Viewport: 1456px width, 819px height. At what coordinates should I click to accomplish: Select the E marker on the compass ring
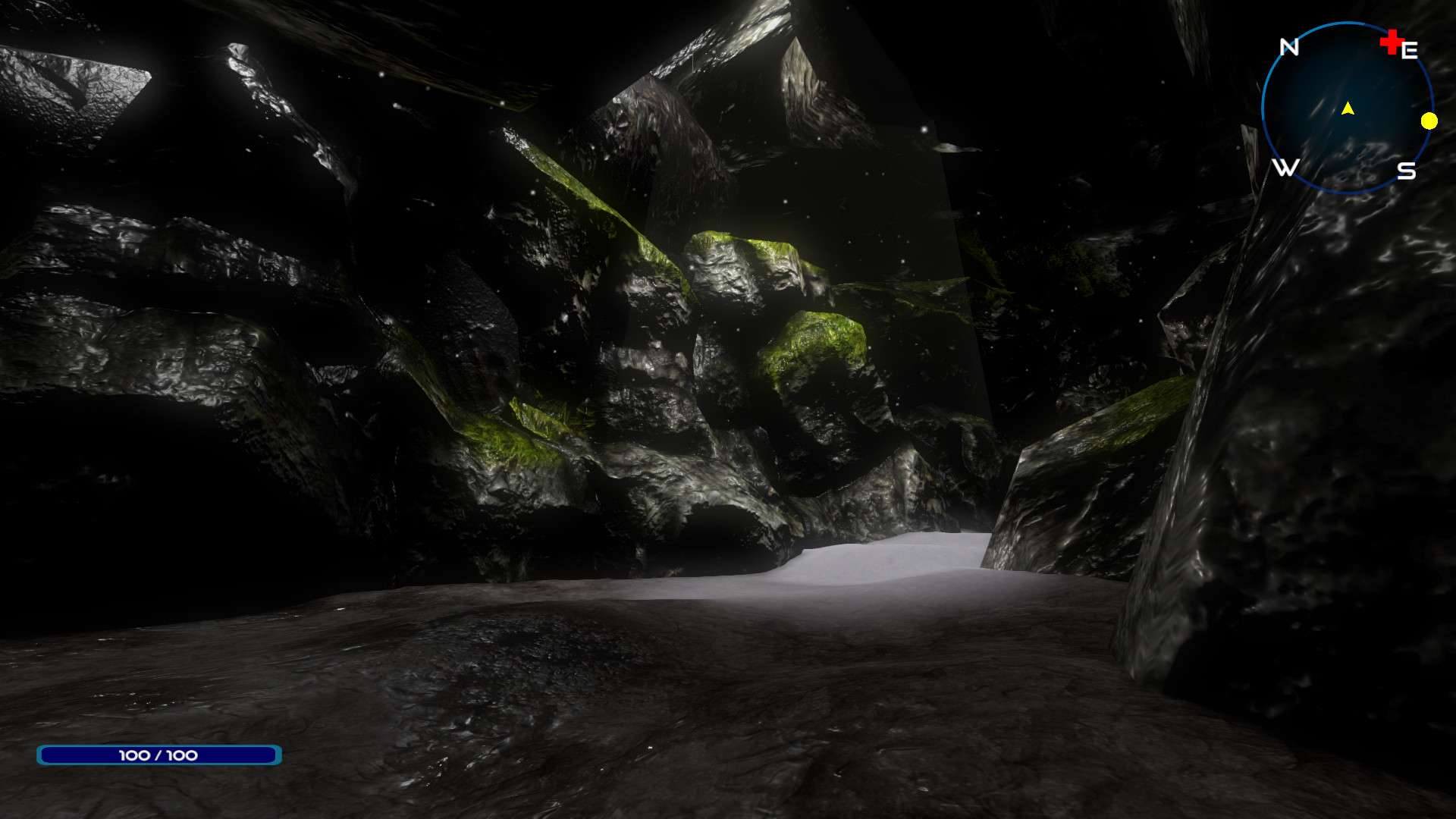pos(1408,50)
